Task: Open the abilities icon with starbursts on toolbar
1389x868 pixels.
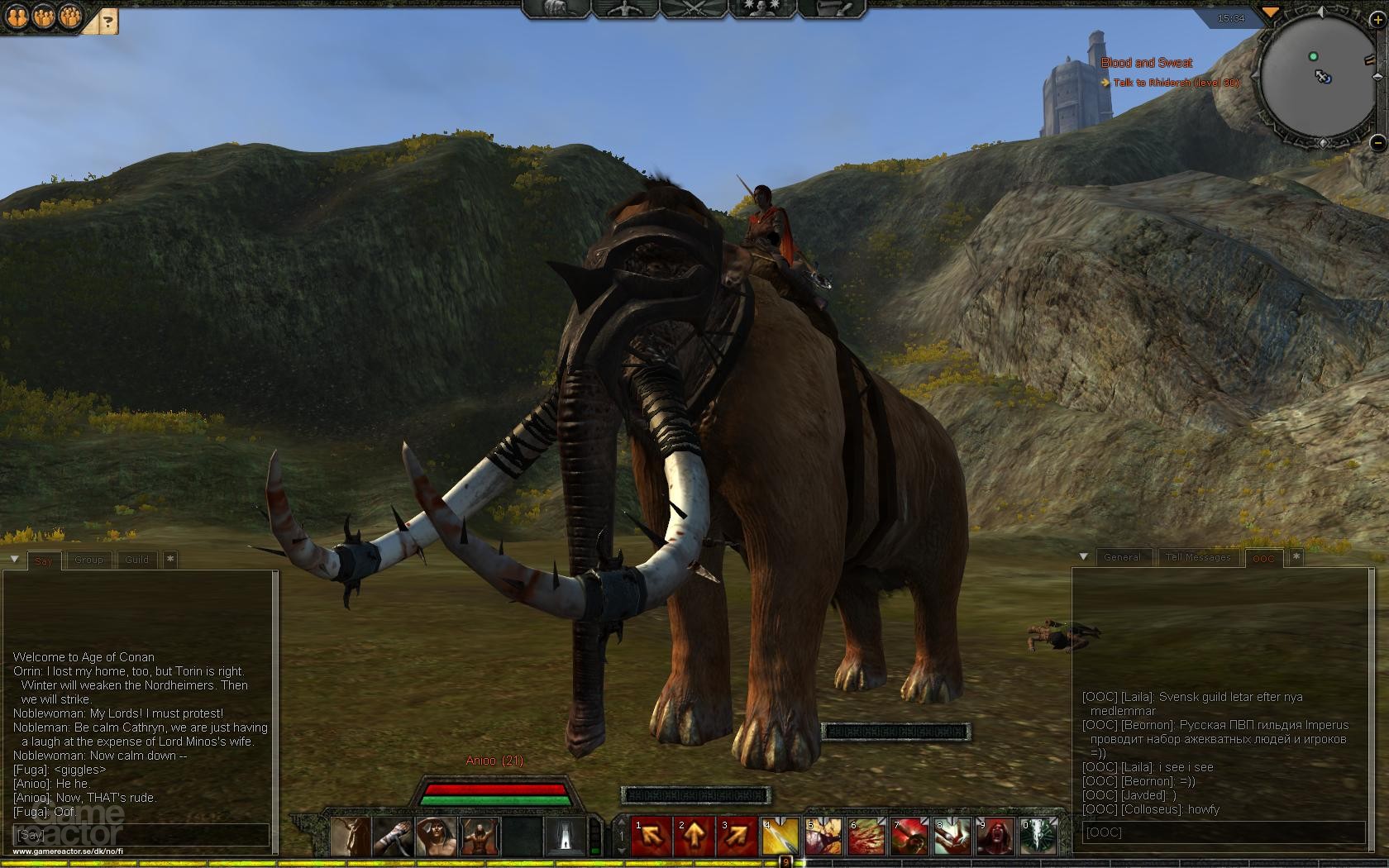Action: click(761, 12)
